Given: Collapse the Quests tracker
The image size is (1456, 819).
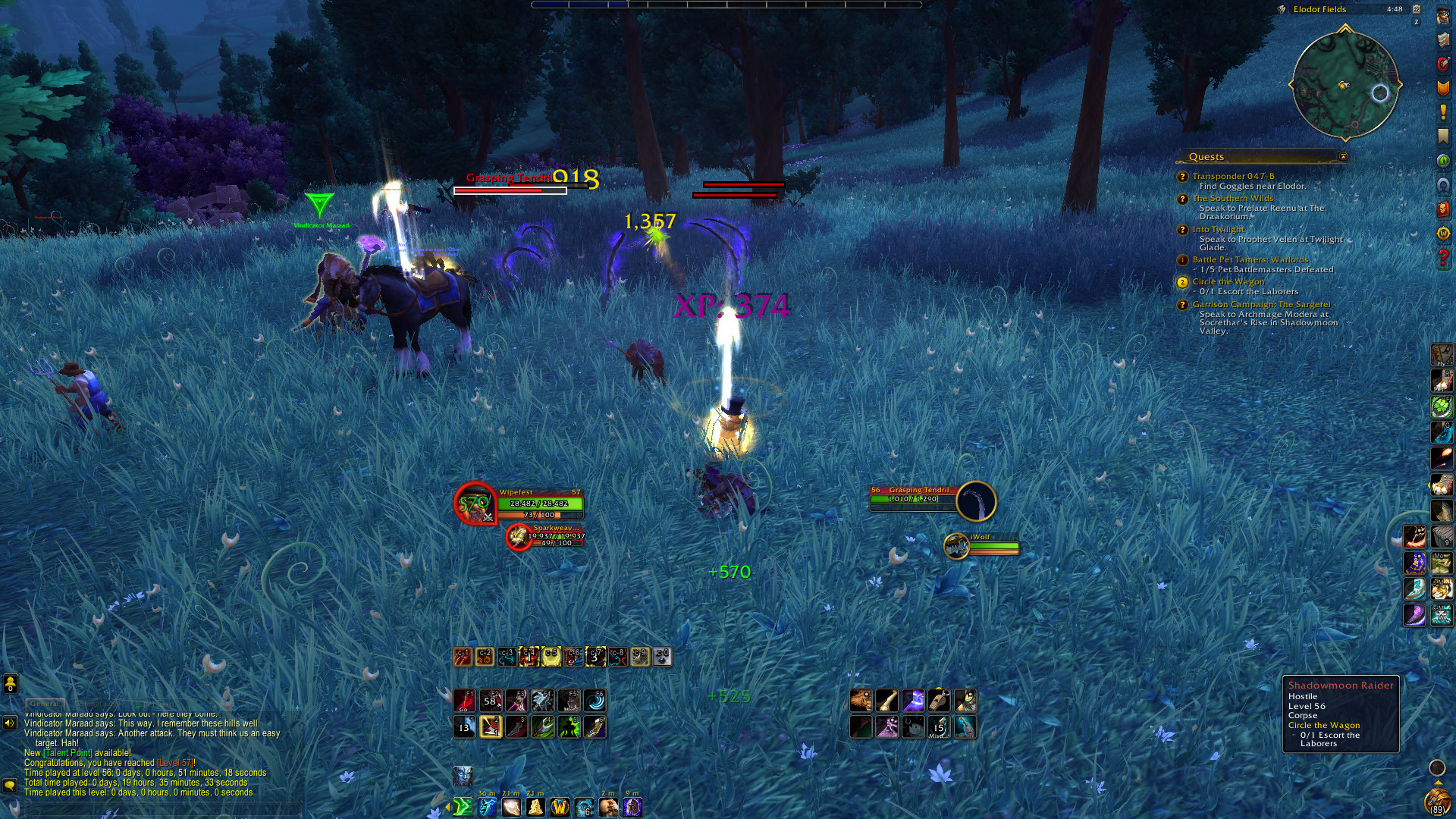Looking at the screenshot, I should click(x=1343, y=157).
